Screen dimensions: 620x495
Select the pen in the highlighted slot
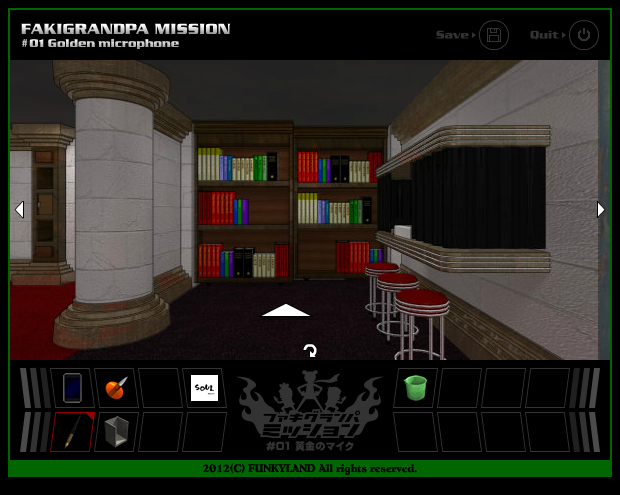(x=72, y=432)
